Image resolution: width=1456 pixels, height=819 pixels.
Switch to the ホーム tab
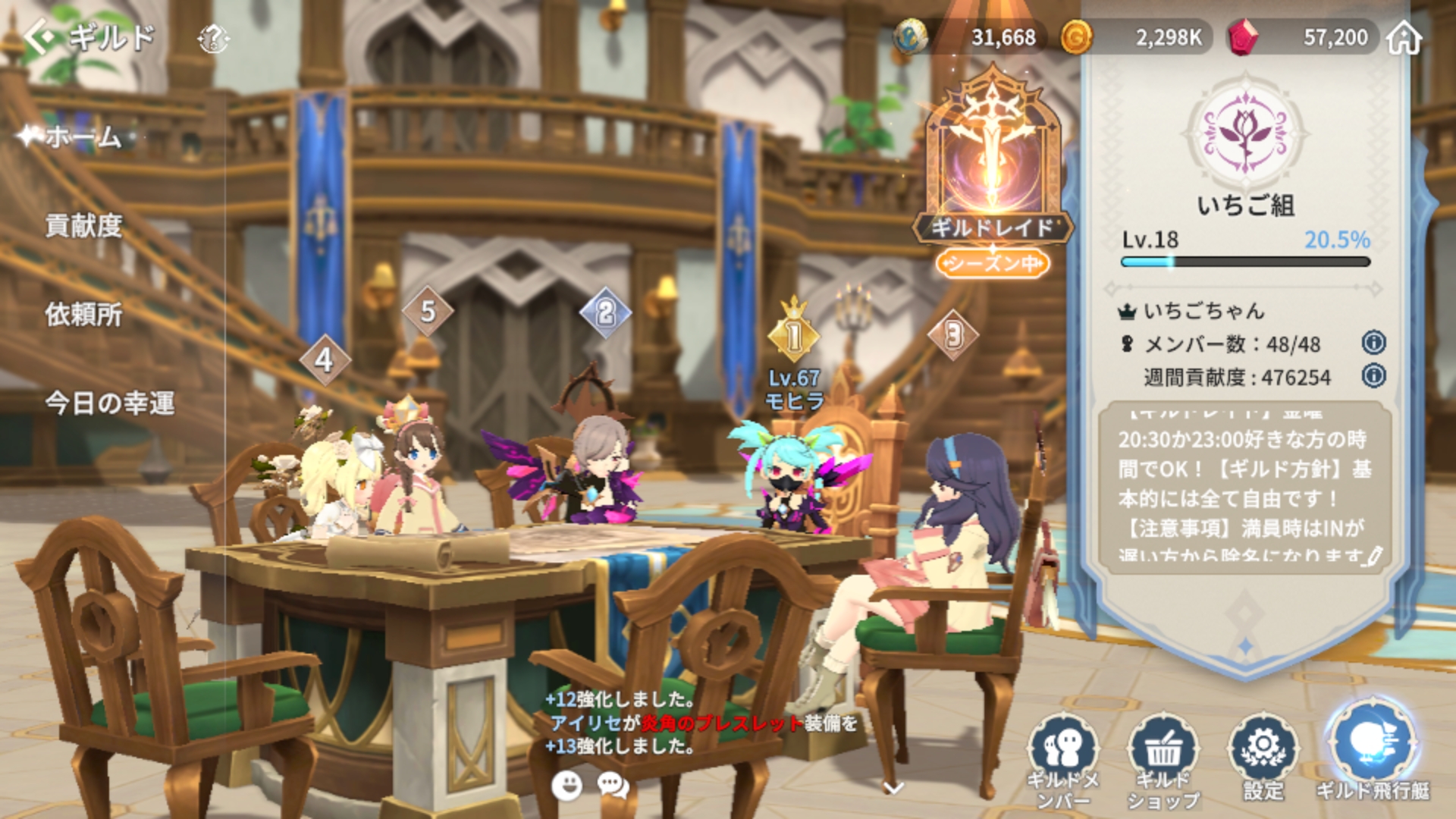pyautogui.click(x=83, y=137)
